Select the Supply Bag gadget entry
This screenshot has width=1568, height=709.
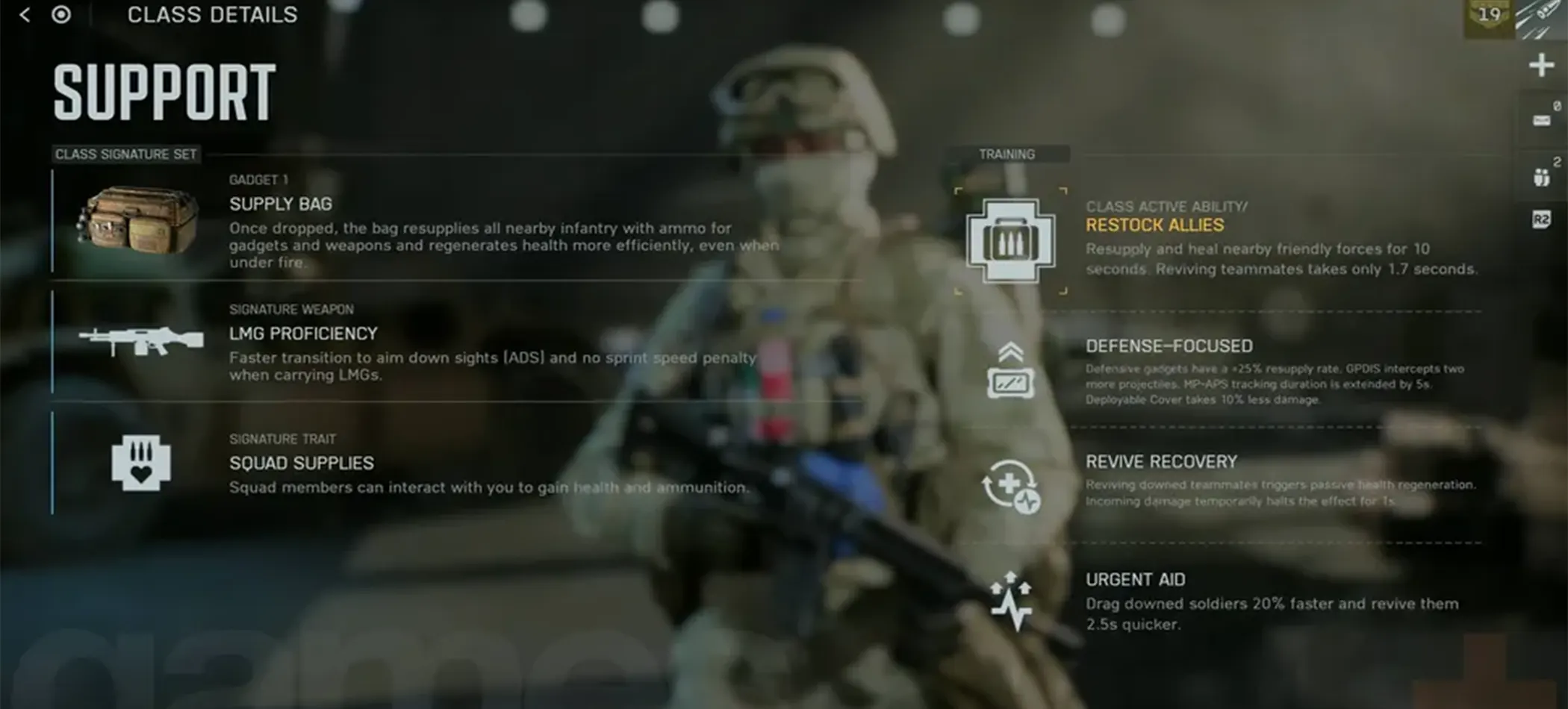click(281, 204)
